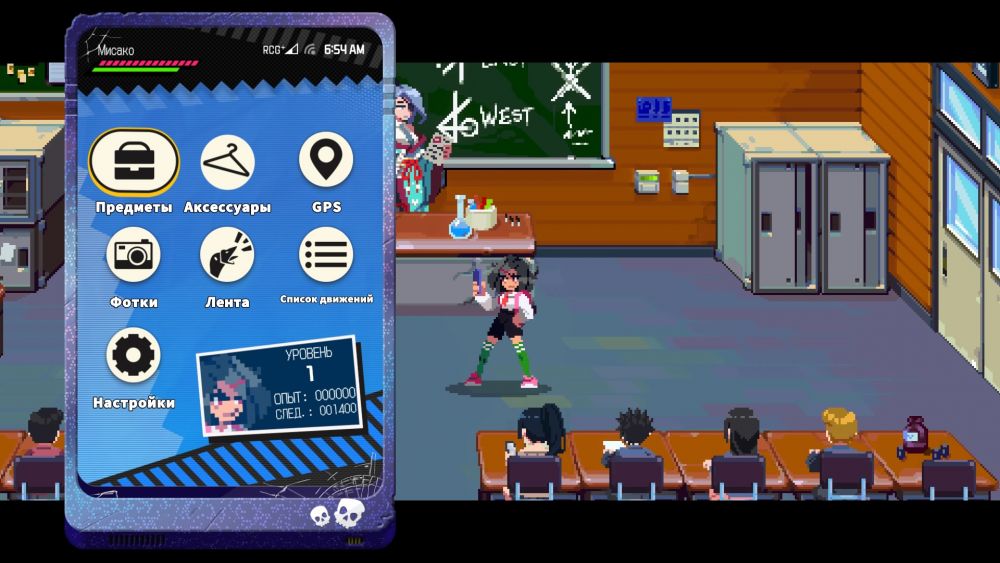Open Настройки gear settings
The height and width of the screenshot is (563, 1000).
pos(133,356)
